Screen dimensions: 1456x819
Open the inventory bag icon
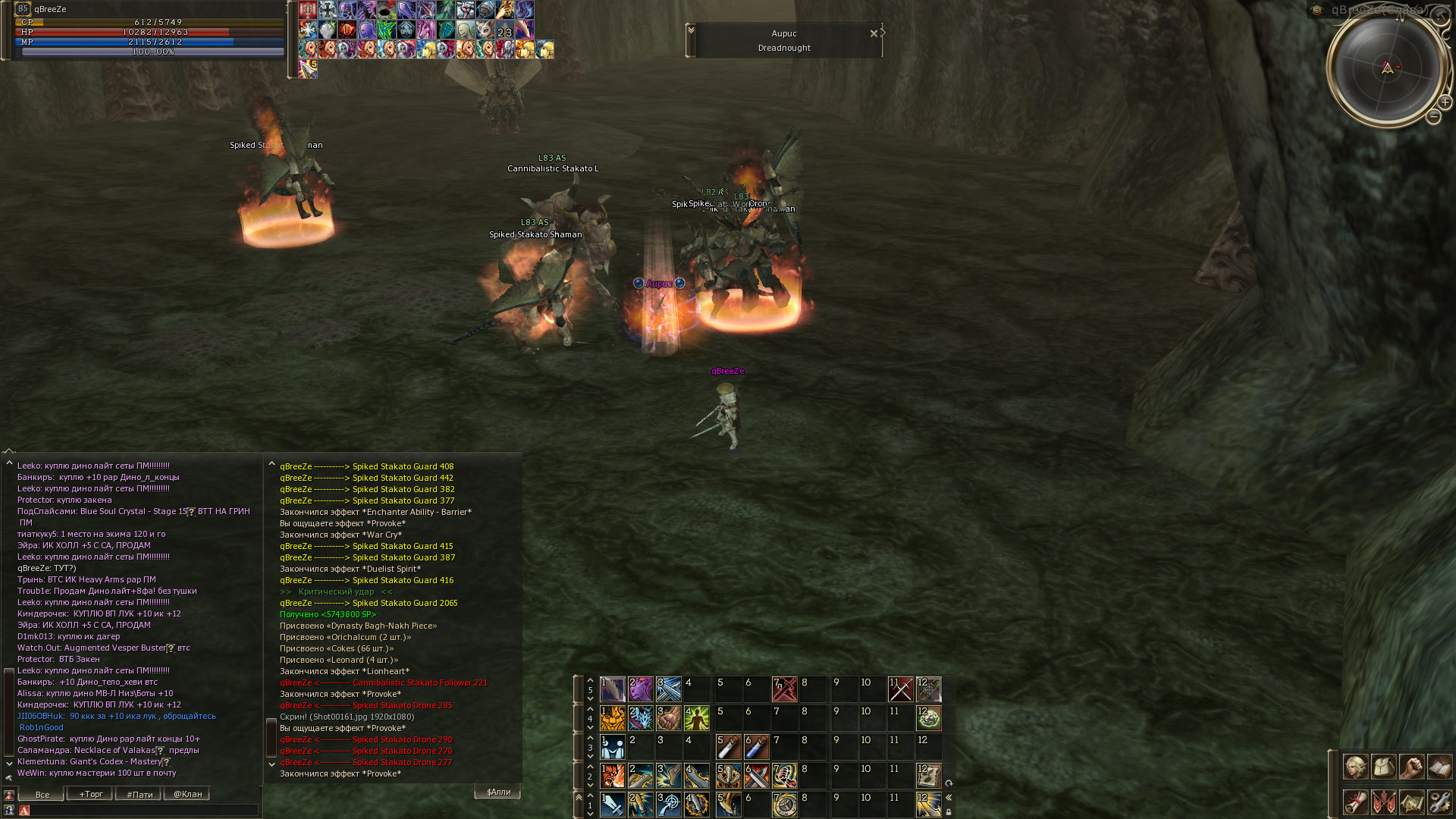[1383, 767]
